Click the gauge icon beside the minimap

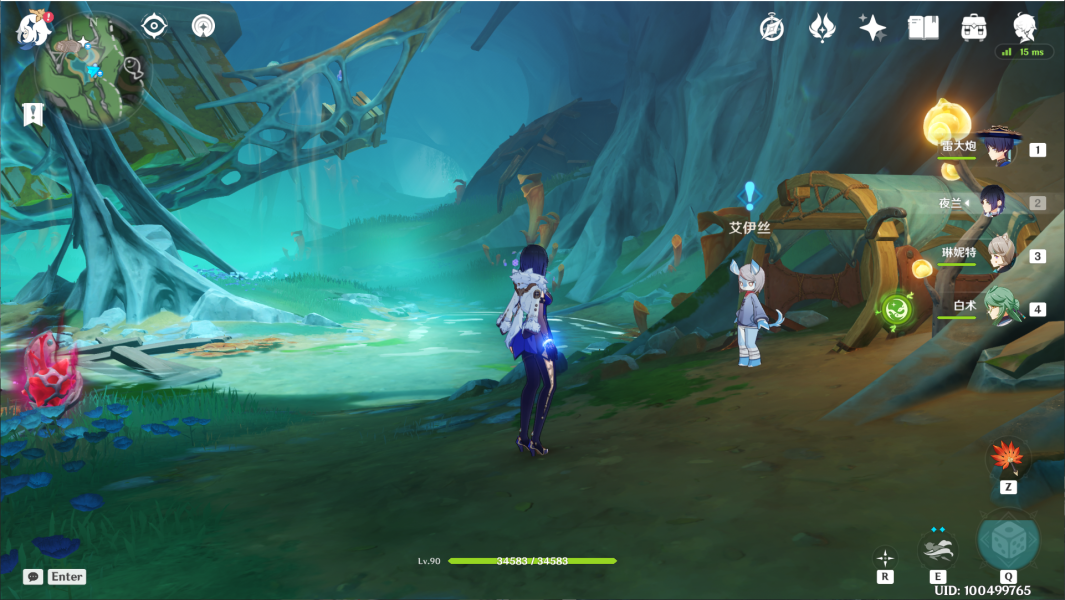point(204,25)
